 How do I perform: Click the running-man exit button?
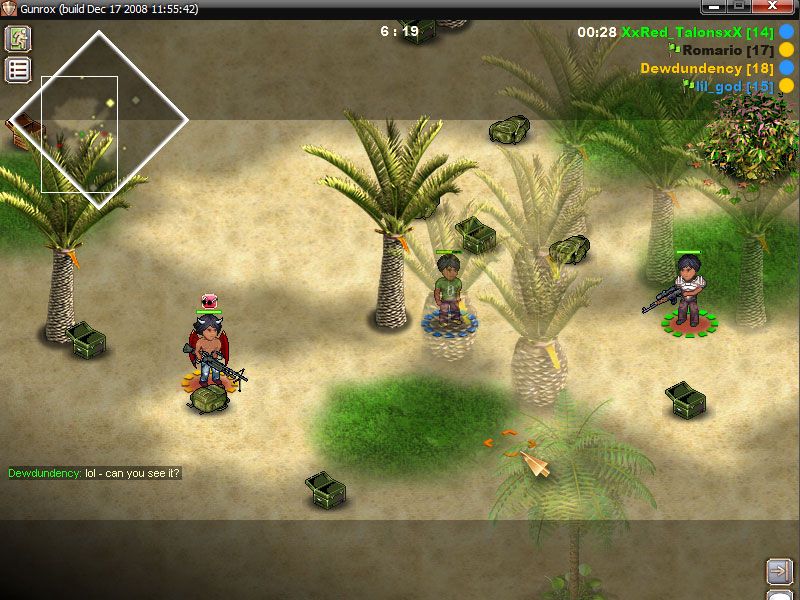pyautogui.click(x=19, y=39)
